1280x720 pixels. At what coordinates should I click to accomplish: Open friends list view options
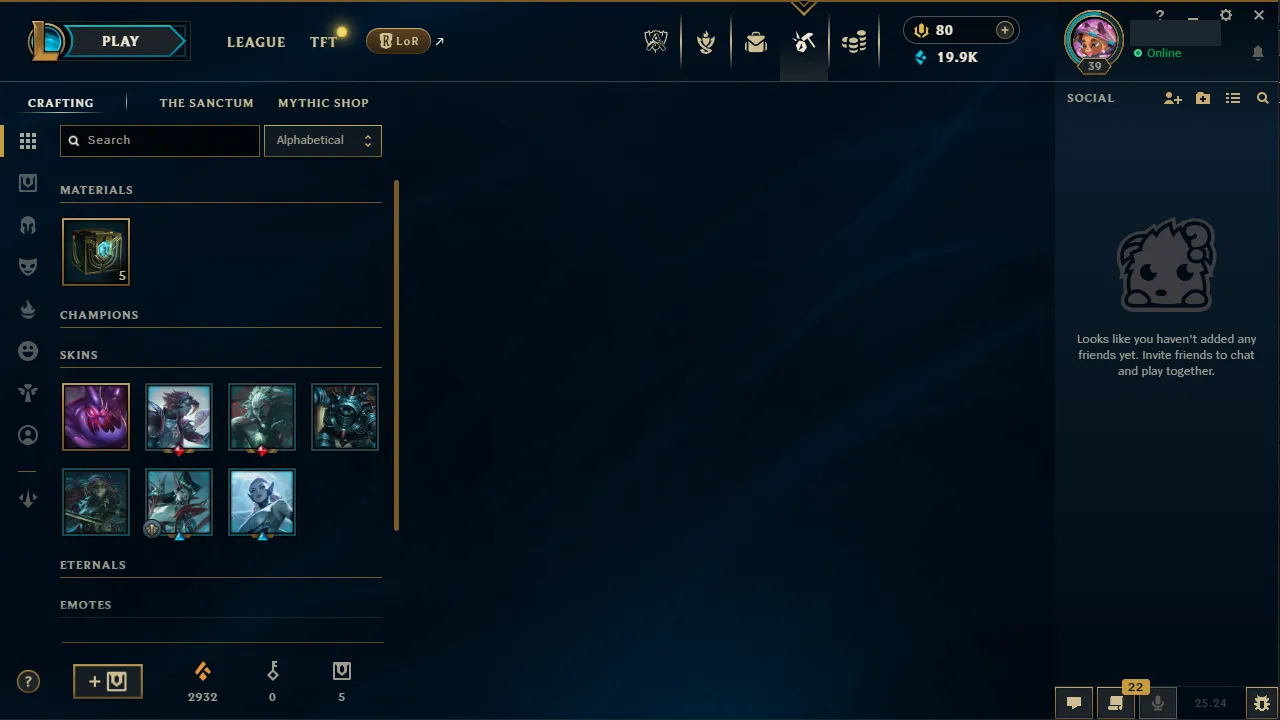(1233, 98)
